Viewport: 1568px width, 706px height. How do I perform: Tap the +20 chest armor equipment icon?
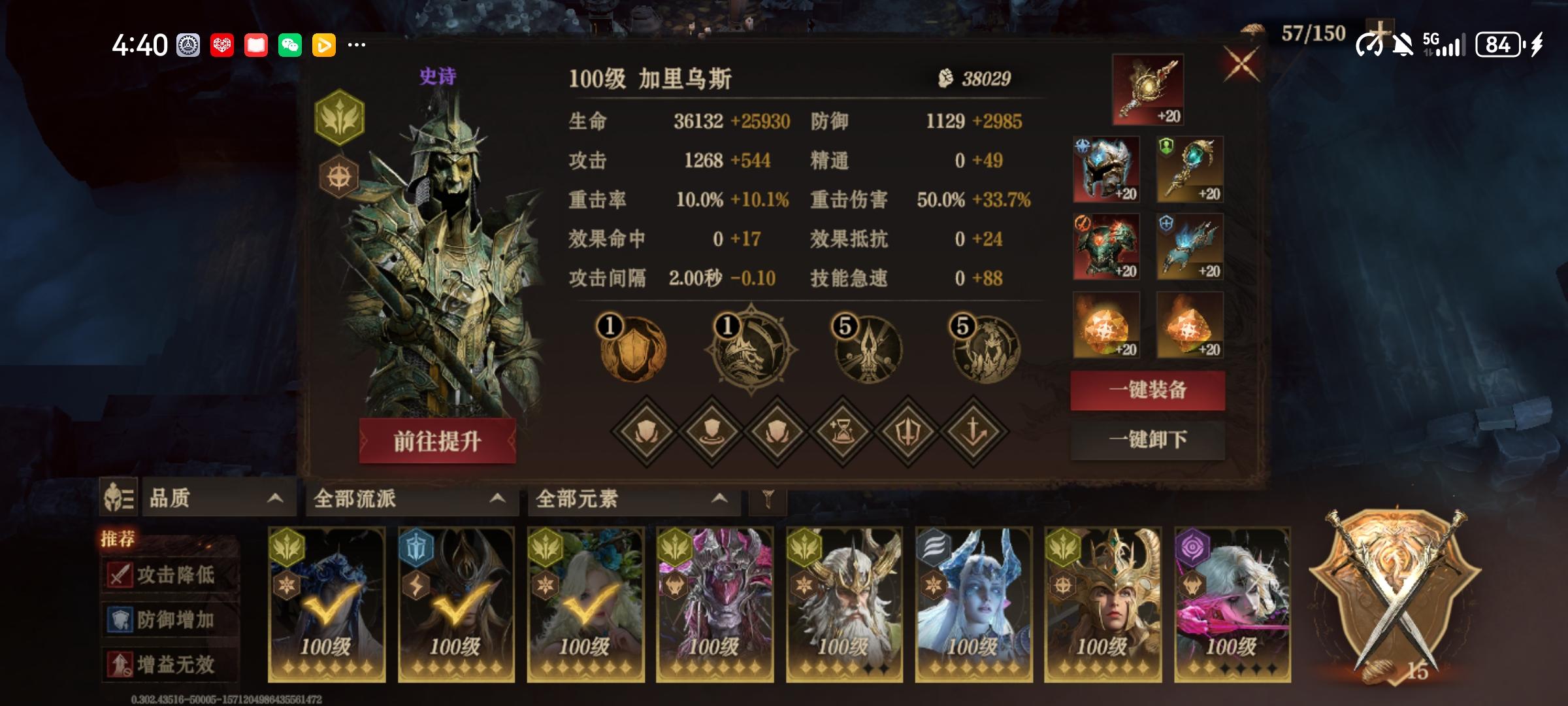coord(1105,245)
